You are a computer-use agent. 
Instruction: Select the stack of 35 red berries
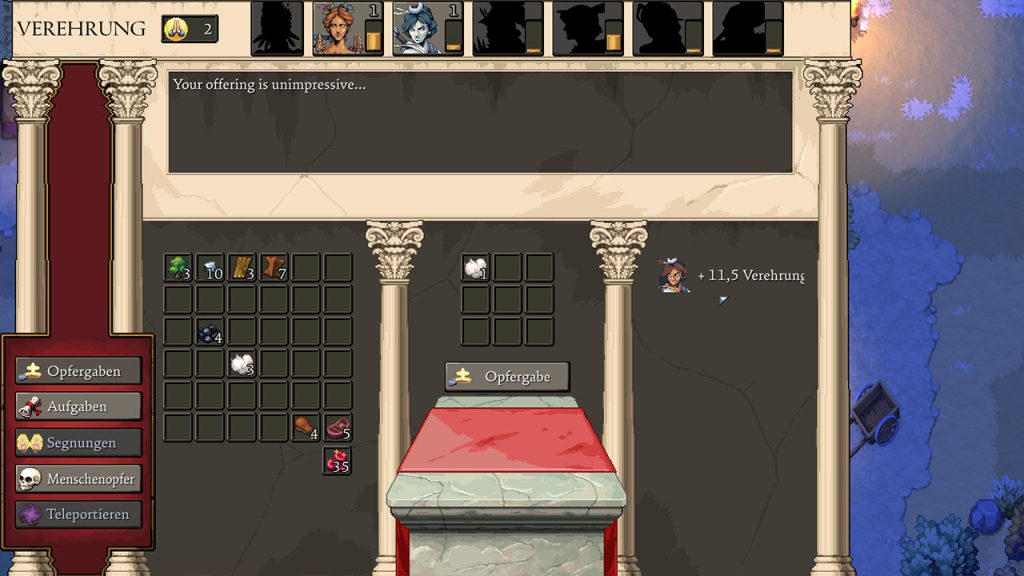click(x=338, y=460)
